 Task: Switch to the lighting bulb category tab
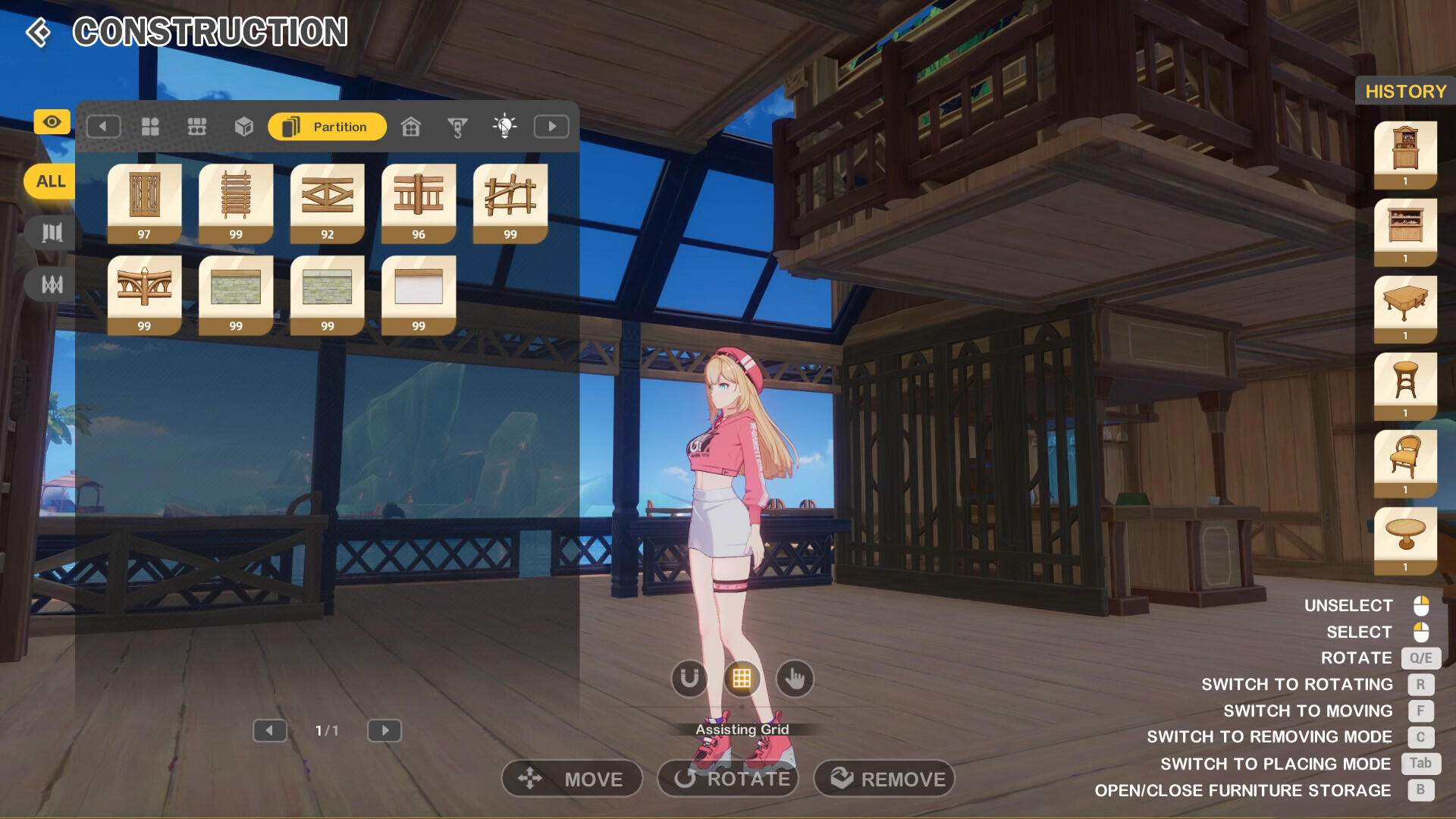504,126
